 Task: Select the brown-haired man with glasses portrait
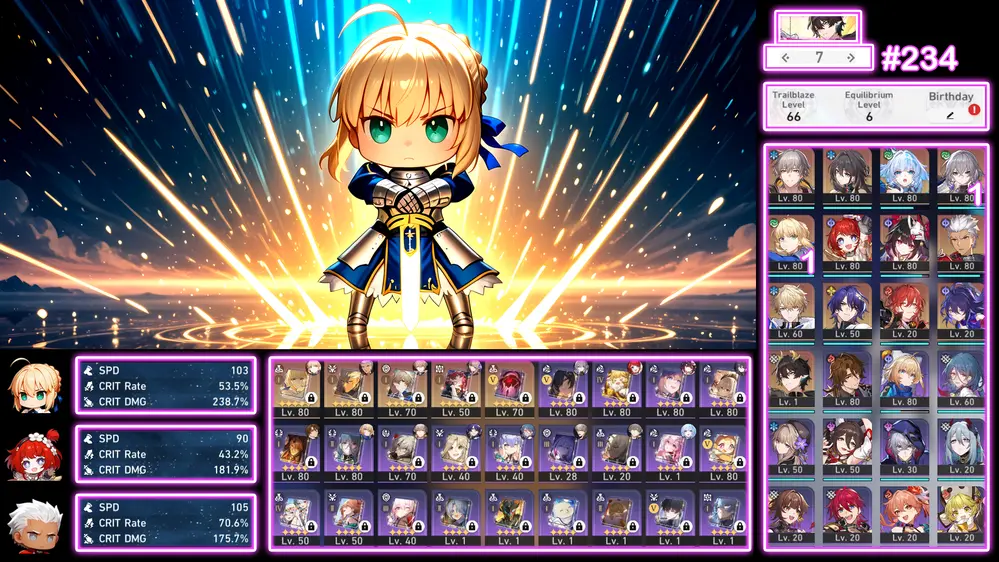848,377
